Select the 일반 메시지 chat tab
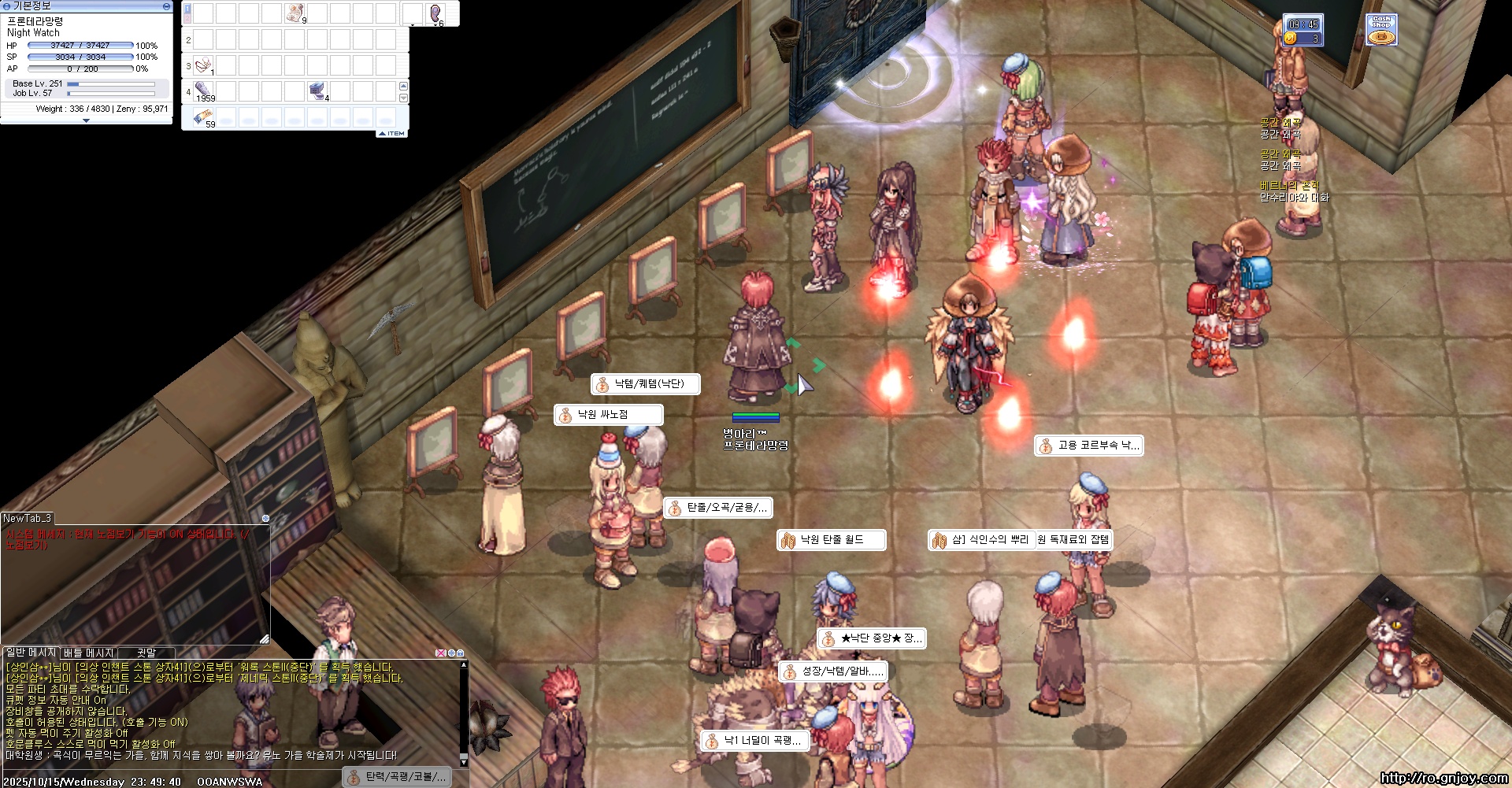Screen dimensions: 1512x788 [x=31, y=653]
